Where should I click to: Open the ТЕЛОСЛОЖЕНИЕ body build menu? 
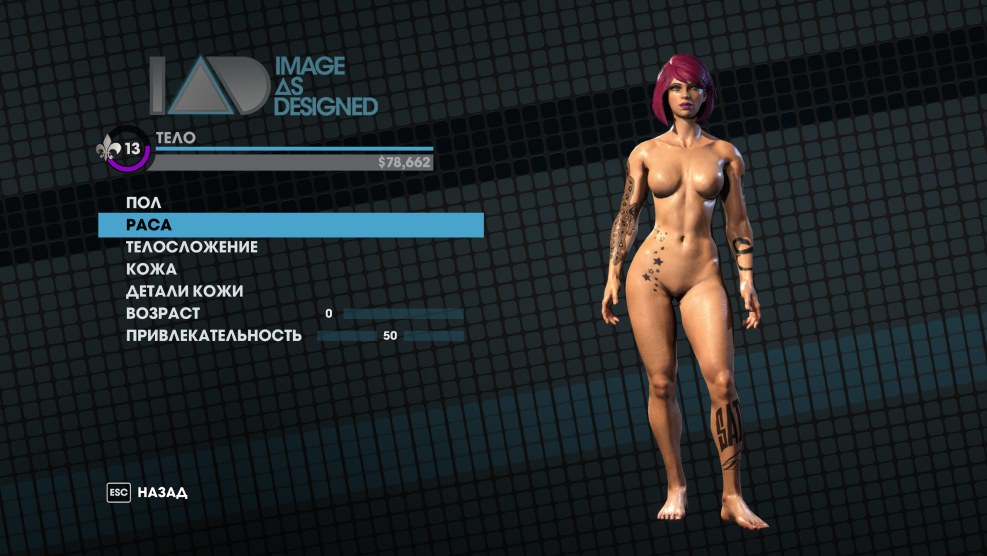(x=192, y=247)
